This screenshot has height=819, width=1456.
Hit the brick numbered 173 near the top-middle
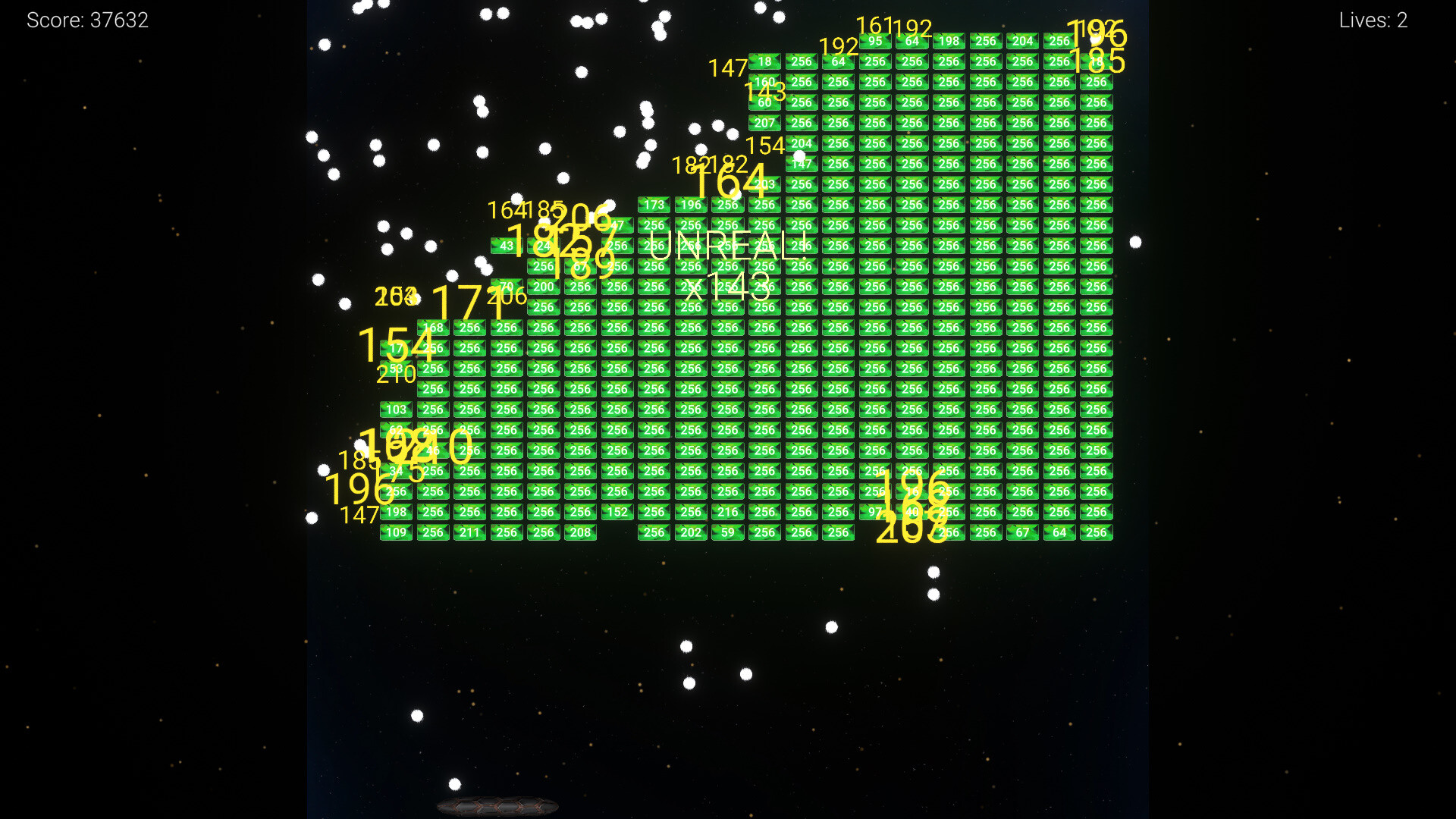pos(654,204)
